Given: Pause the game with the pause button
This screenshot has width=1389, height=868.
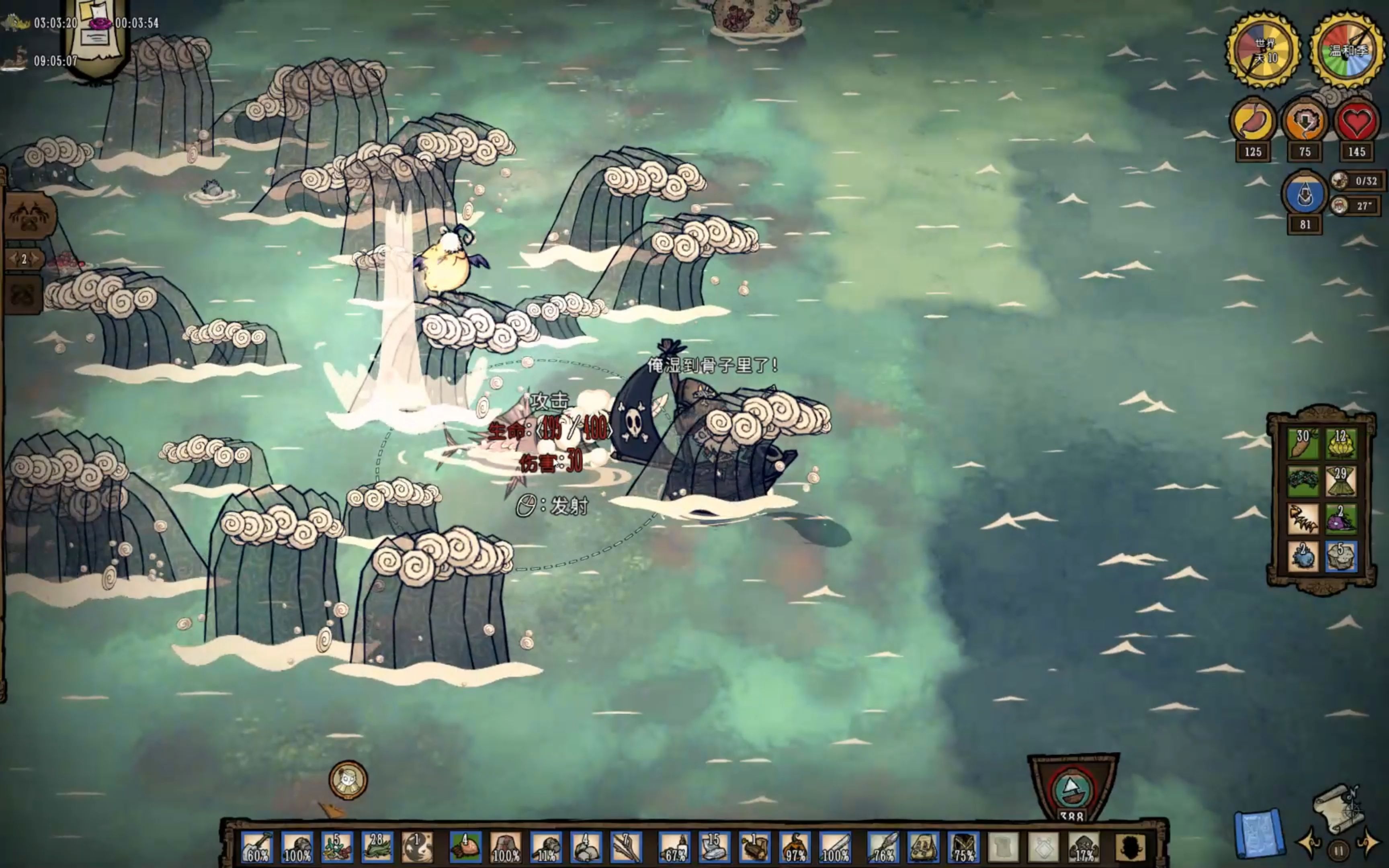Looking at the screenshot, I should tap(1338, 849).
